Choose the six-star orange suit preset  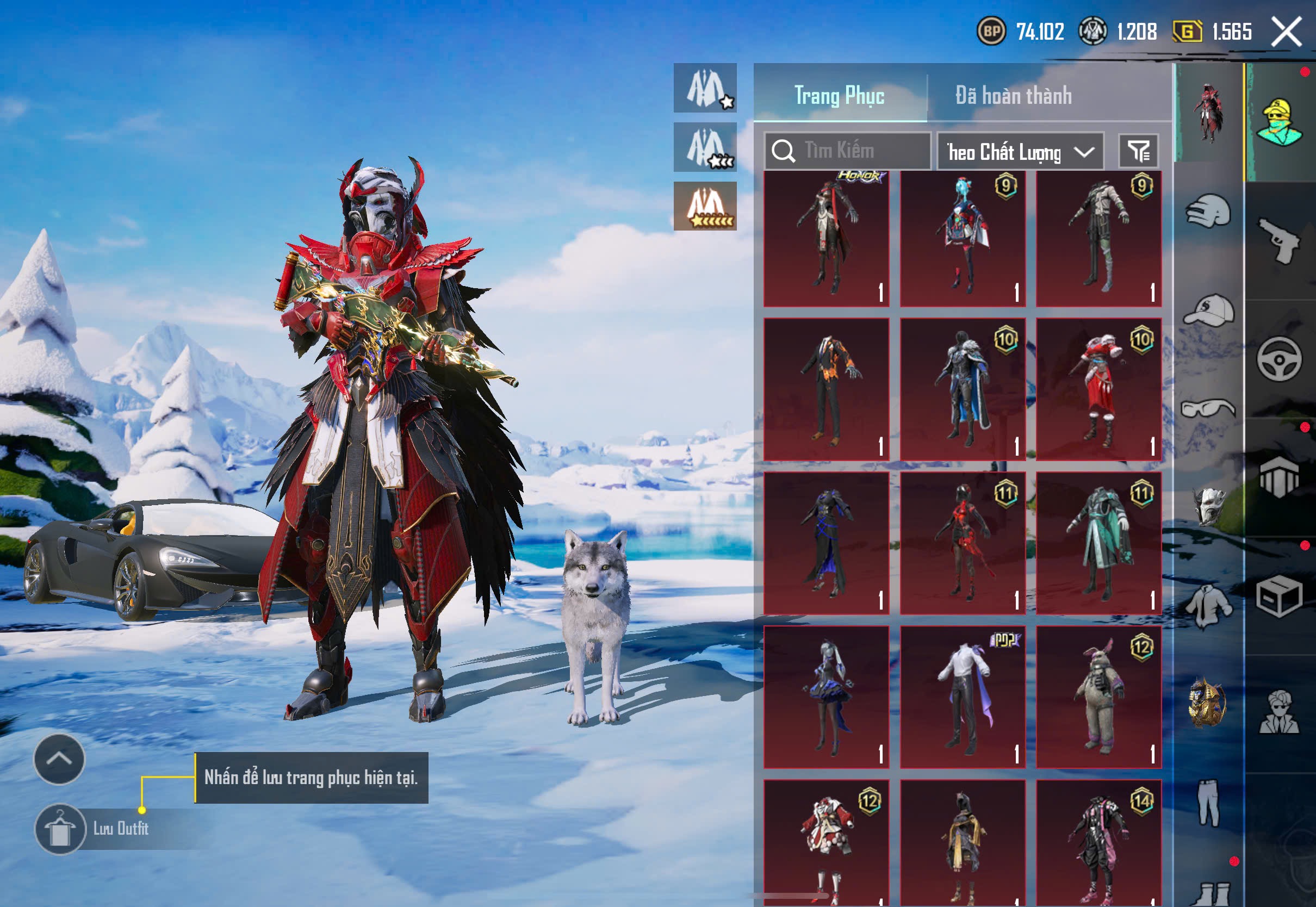pyautogui.click(x=705, y=206)
